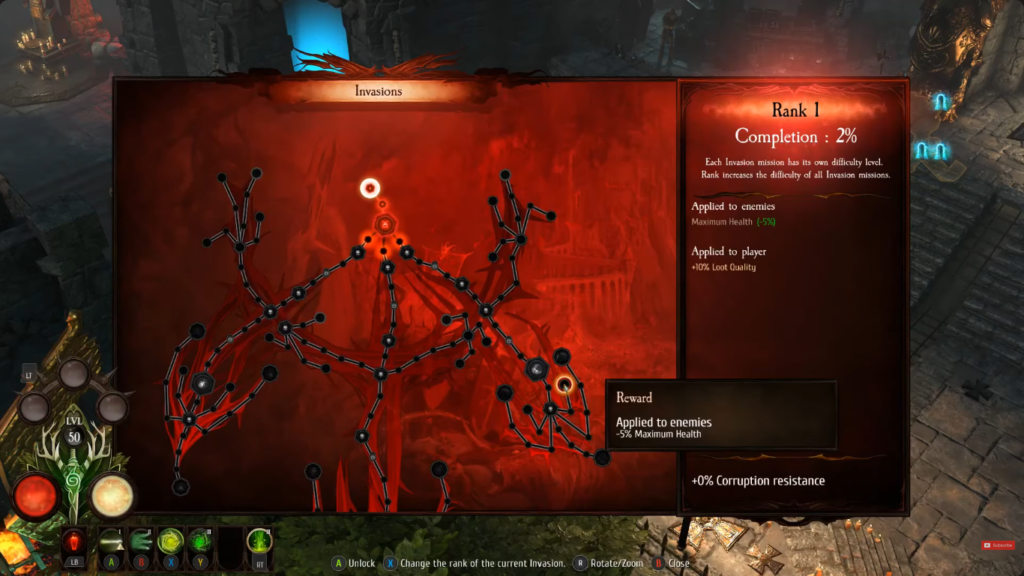Cast the yellow-green swirl skill
Image resolution: width=1024 pixels, height=576 pixels.
[x=170, y=542]
